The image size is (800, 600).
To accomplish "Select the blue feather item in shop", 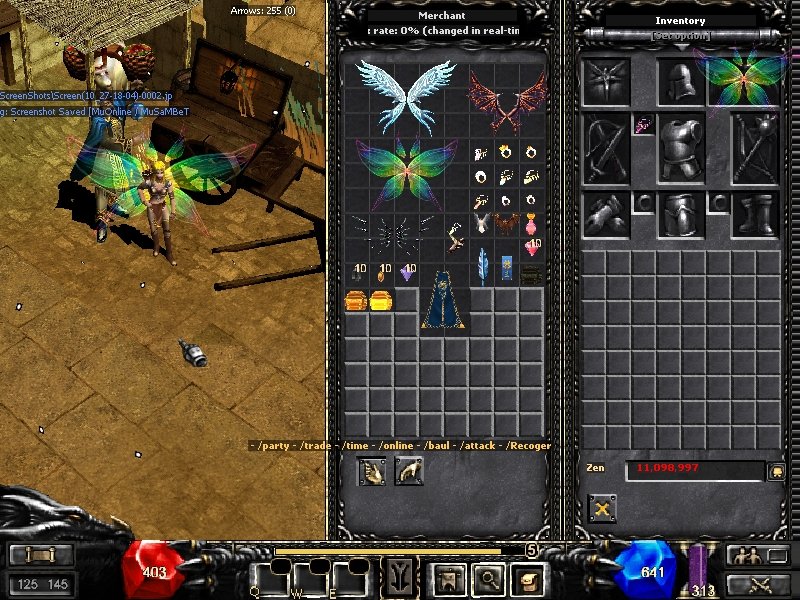I will [x=483, y=267].
